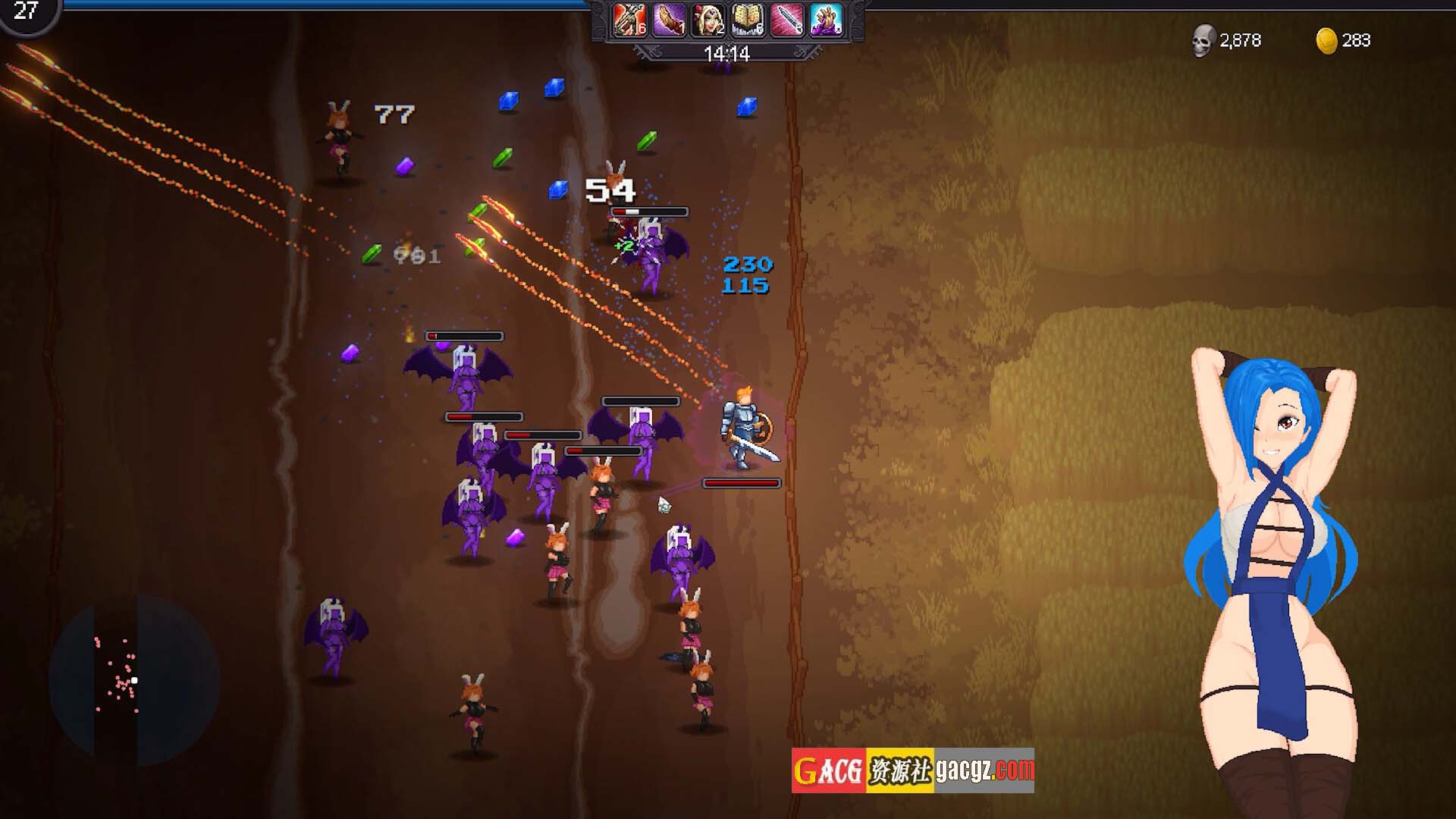Activate the open spellbook skill icon
This screenshot has width=1456, height=819.
click(x=748, y=20)
